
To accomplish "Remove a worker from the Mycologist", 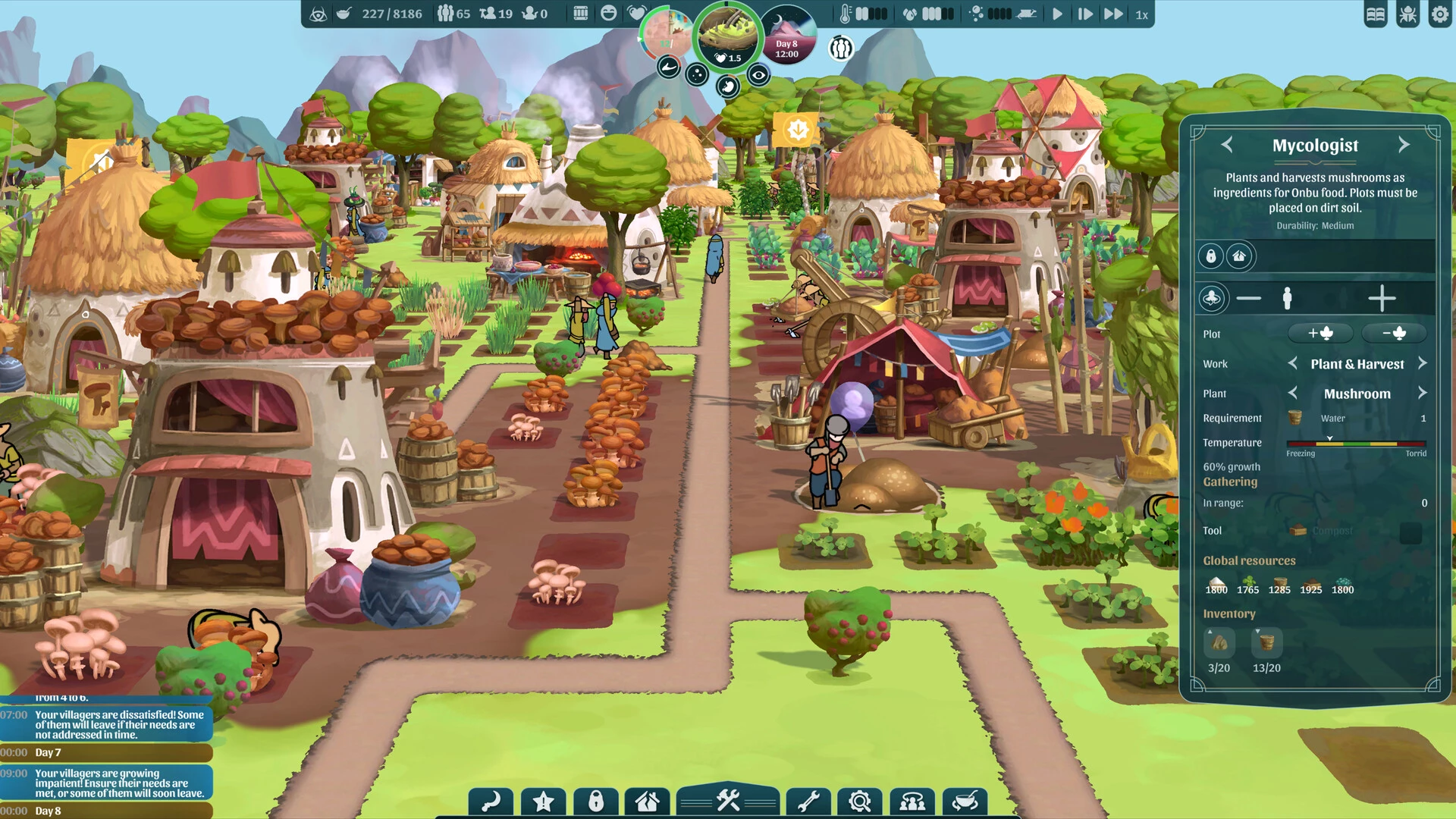I will click(1248, 299).
